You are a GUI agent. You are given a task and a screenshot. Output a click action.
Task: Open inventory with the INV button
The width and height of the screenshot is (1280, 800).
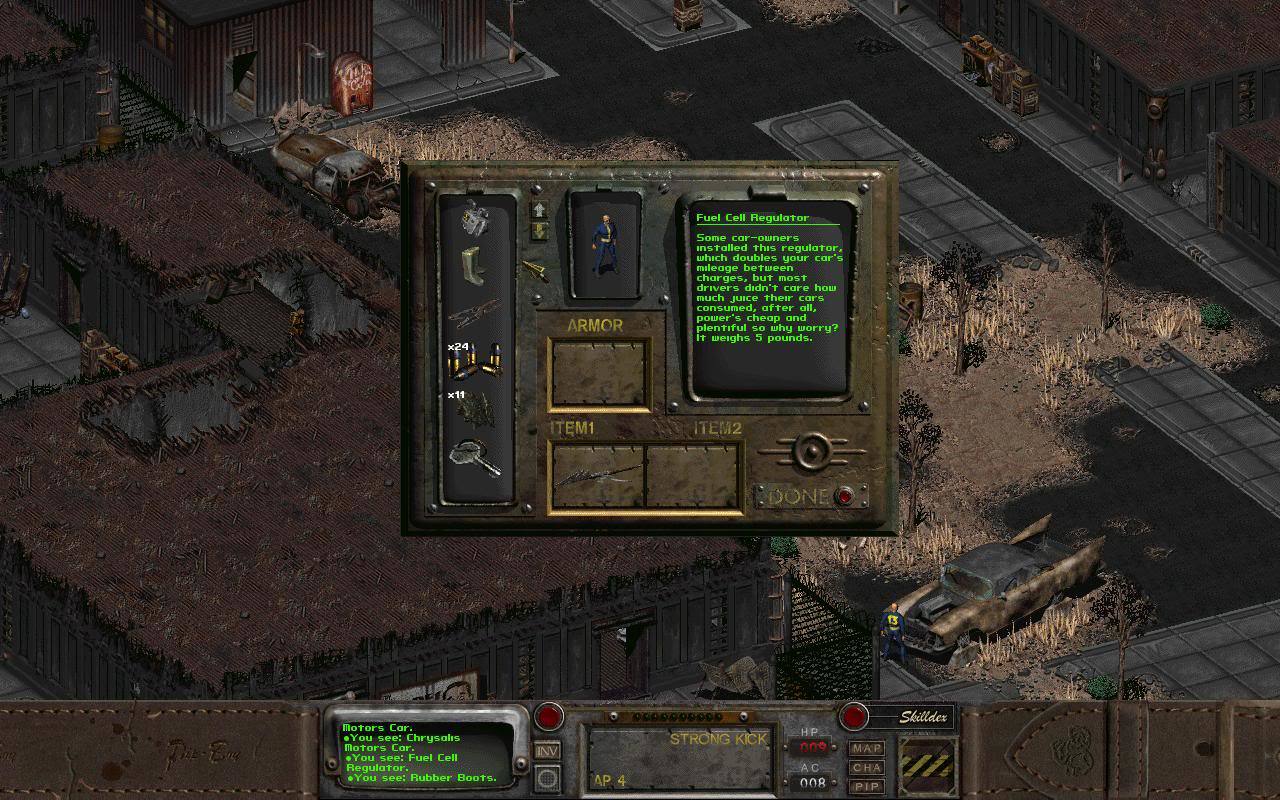(x=547, y=750)
